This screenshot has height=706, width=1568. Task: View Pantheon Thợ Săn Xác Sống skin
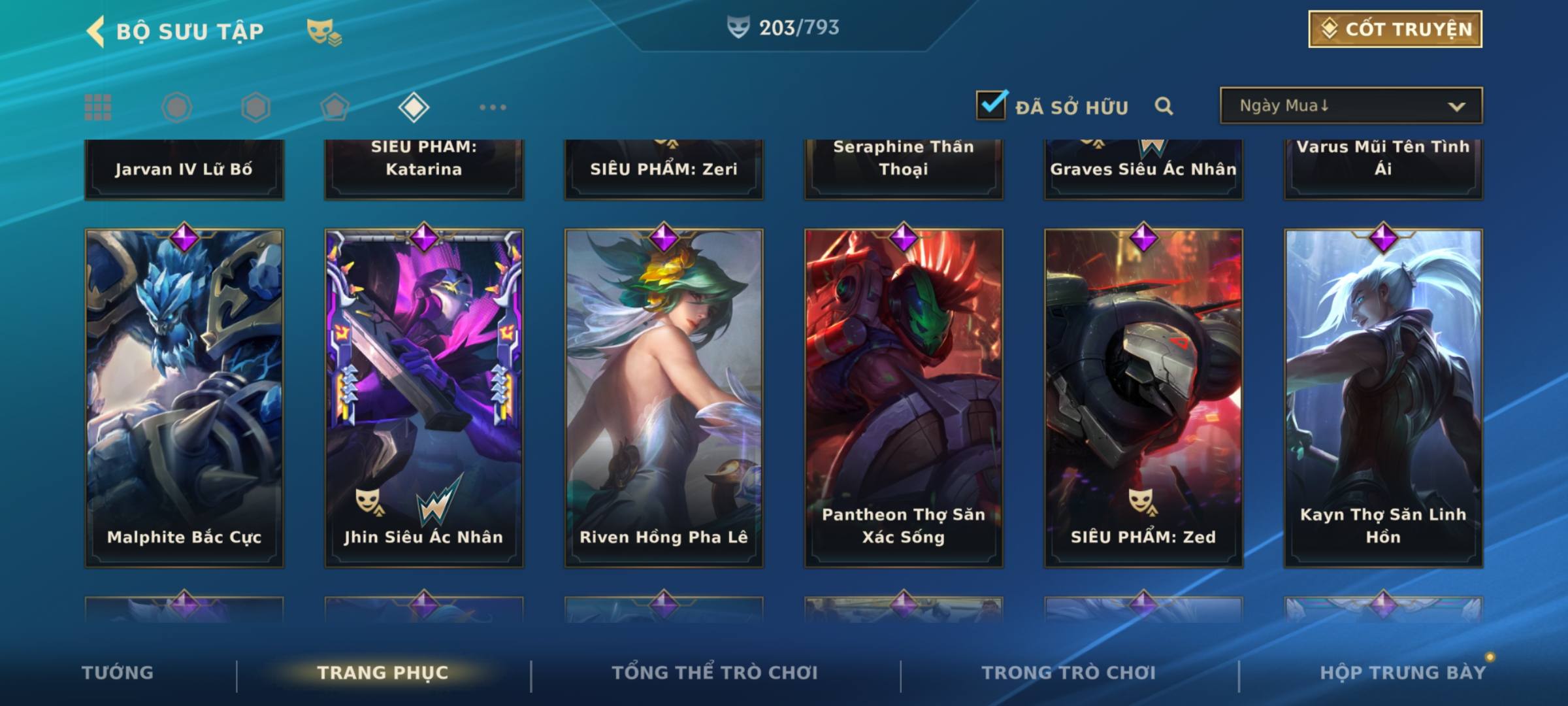click(904, 397)
